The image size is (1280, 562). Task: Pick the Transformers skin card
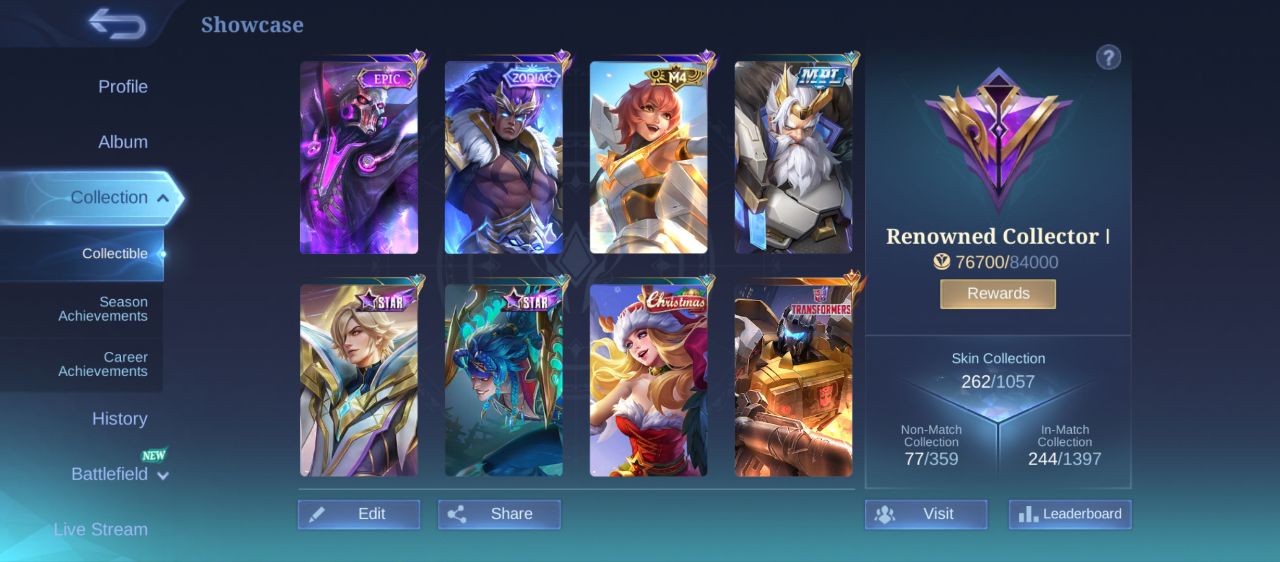(x=794, y=380)
